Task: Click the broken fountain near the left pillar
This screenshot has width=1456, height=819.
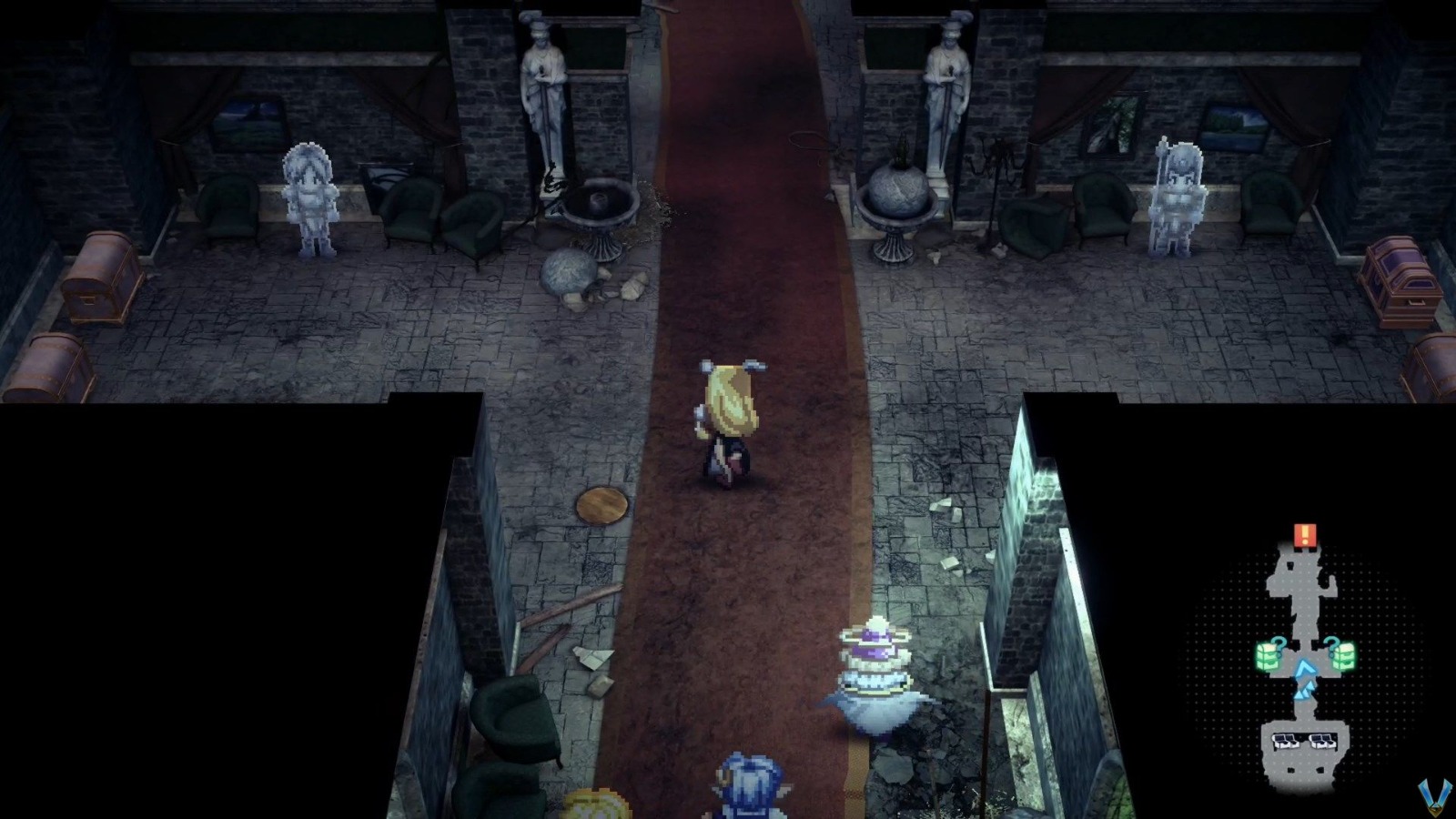Action: [x=601, y=209]
